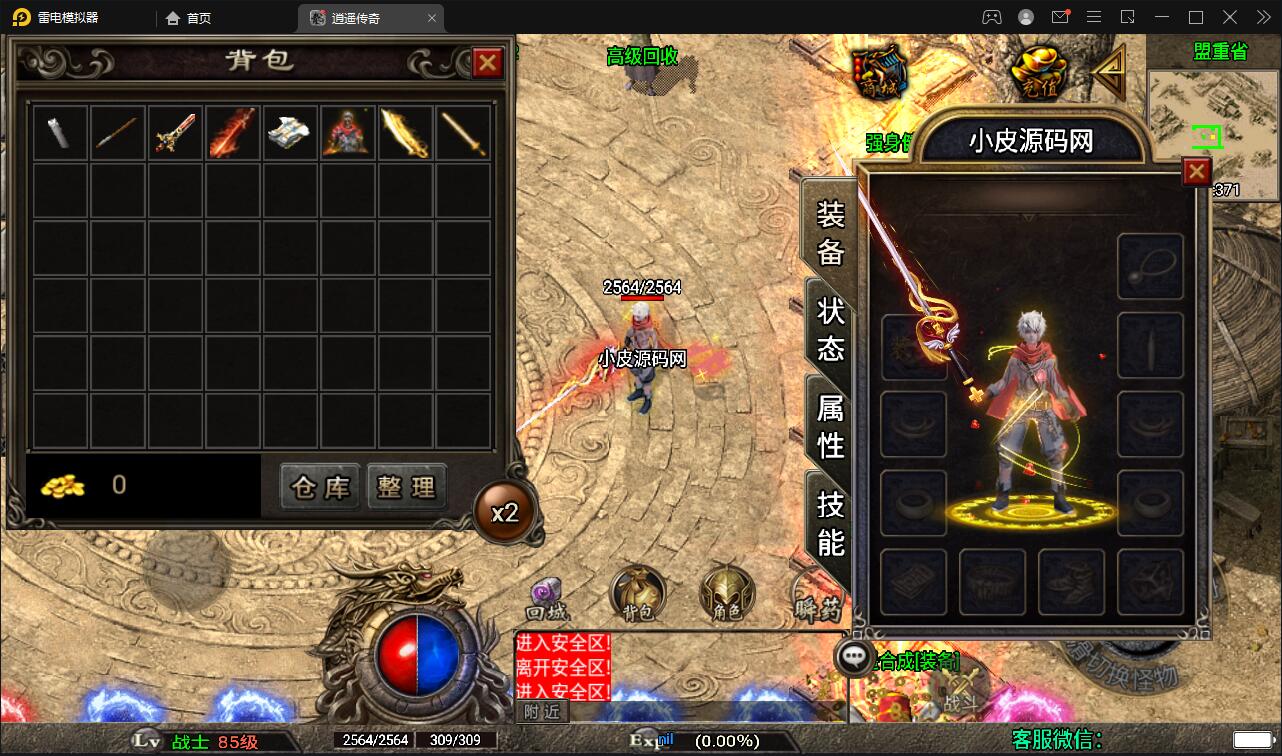The width and height of the screenshot is (1282, 756).
Task: Select the flaming red sword in the bag
Action: 233,133
